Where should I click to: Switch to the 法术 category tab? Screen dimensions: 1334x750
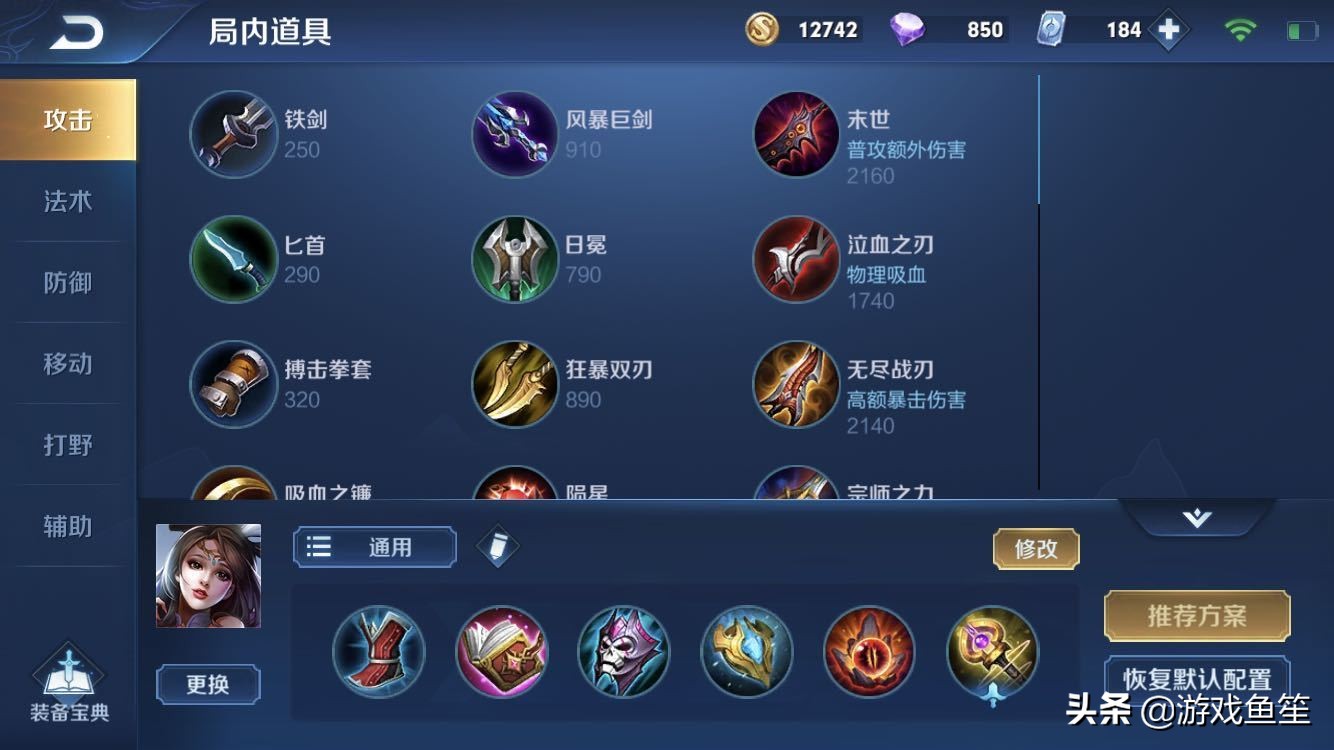(67, 200)
